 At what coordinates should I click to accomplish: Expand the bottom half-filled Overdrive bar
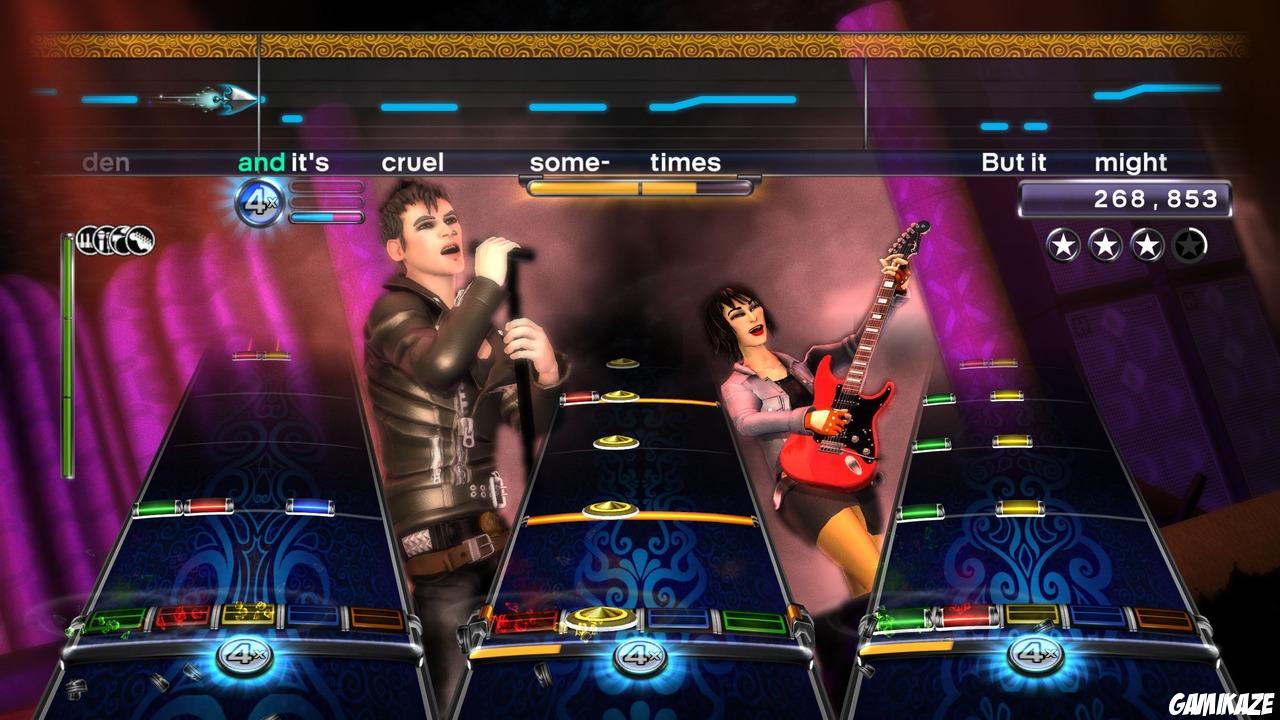click(x=325, y=218)
